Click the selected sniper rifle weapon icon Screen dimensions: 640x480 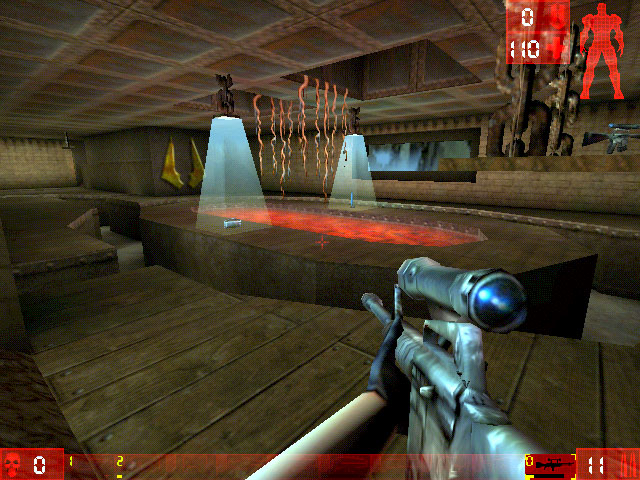click(549, 465)
